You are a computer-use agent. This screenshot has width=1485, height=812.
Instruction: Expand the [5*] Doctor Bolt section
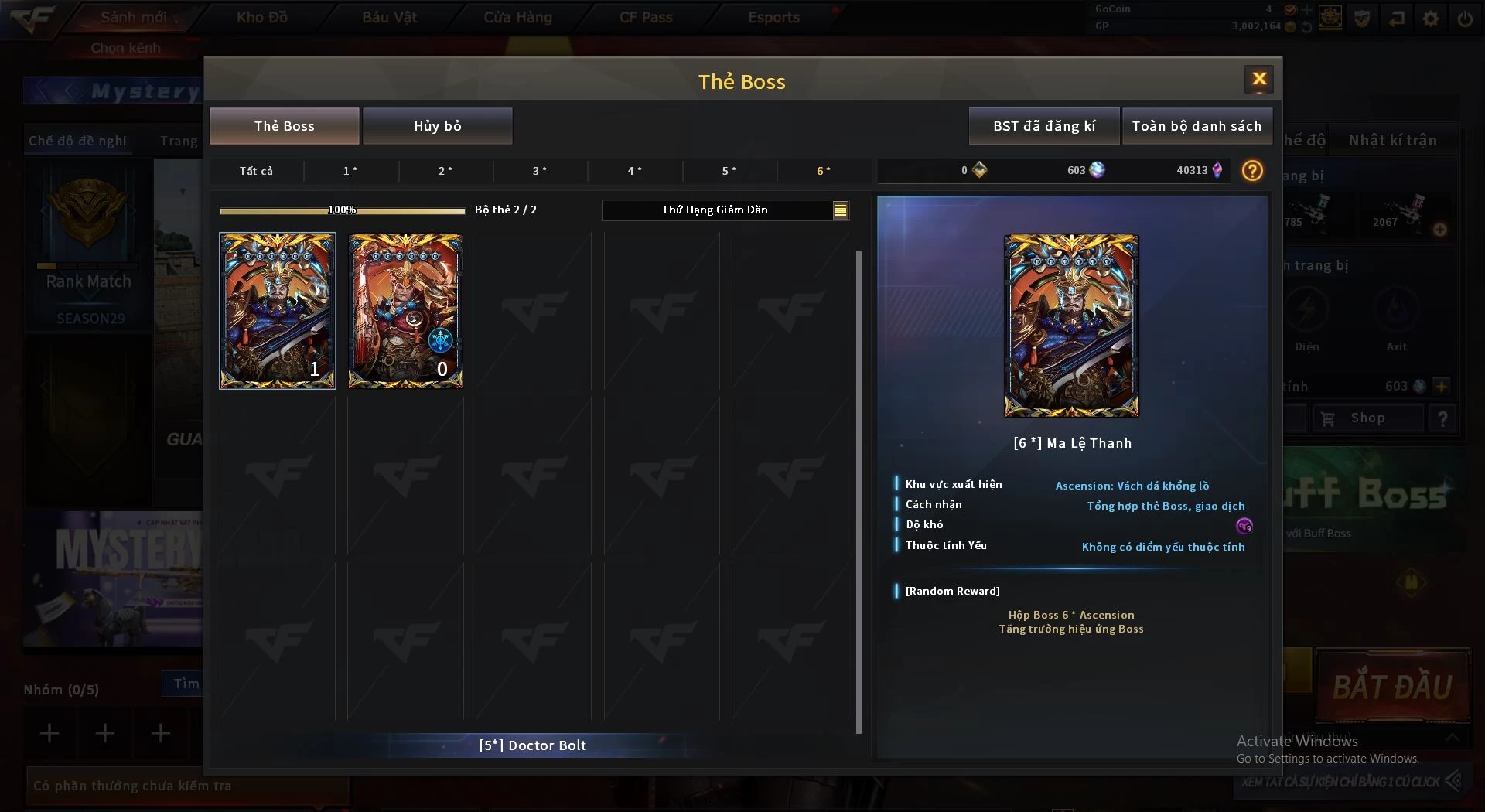(532, 745)
